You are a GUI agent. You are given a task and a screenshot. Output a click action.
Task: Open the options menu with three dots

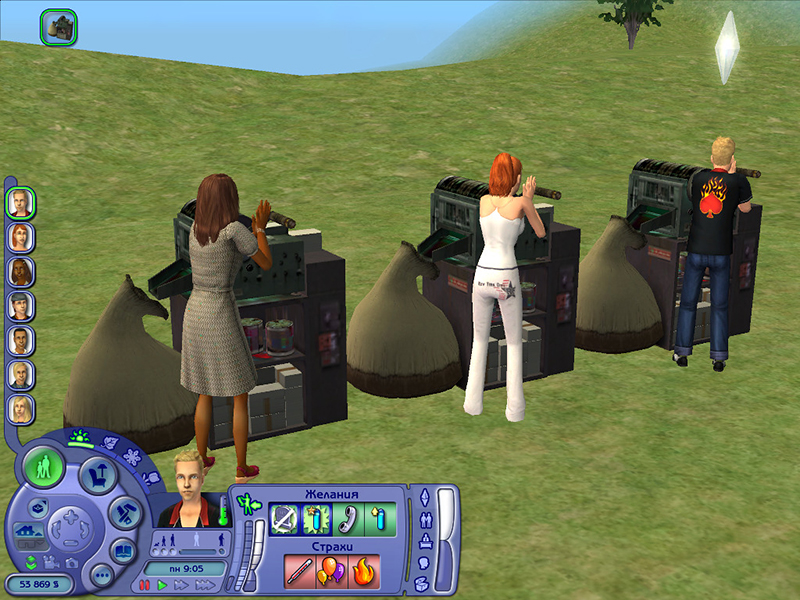pos(101,575)
